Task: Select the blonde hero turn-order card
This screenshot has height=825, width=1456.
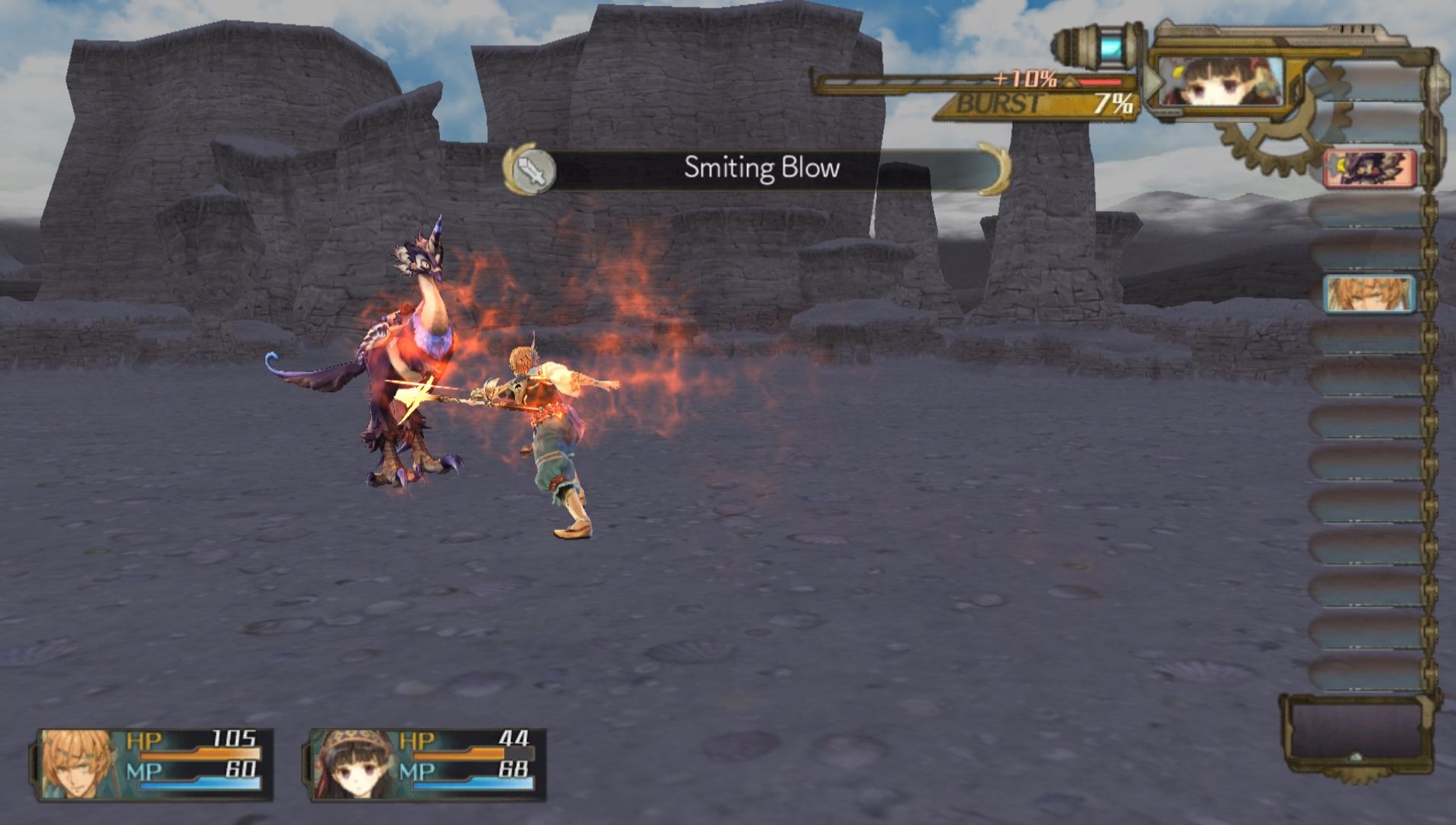Action: pyautogui.click(x=1369, y=294)
